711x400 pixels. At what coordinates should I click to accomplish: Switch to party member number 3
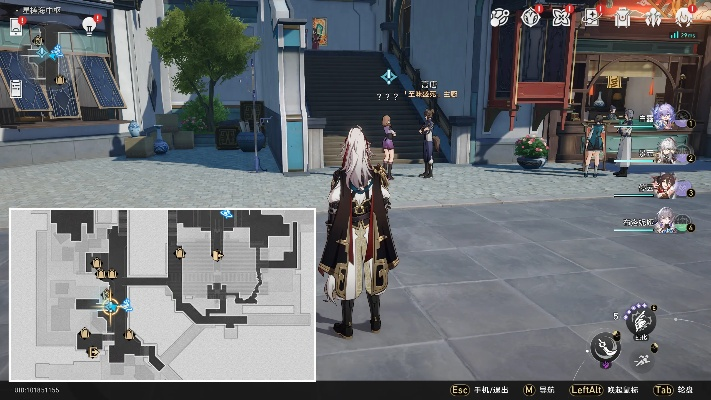tap(665, 185)
